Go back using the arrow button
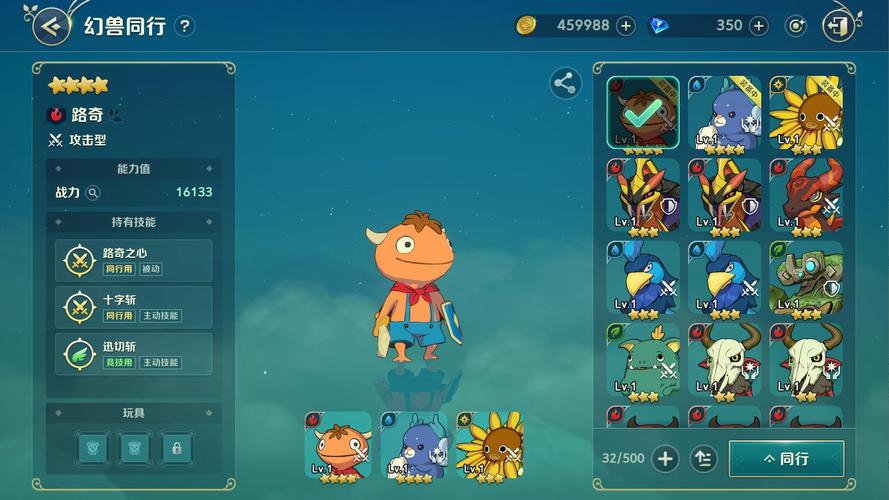The width and height of the screenshot is (889, 500). 51,25
